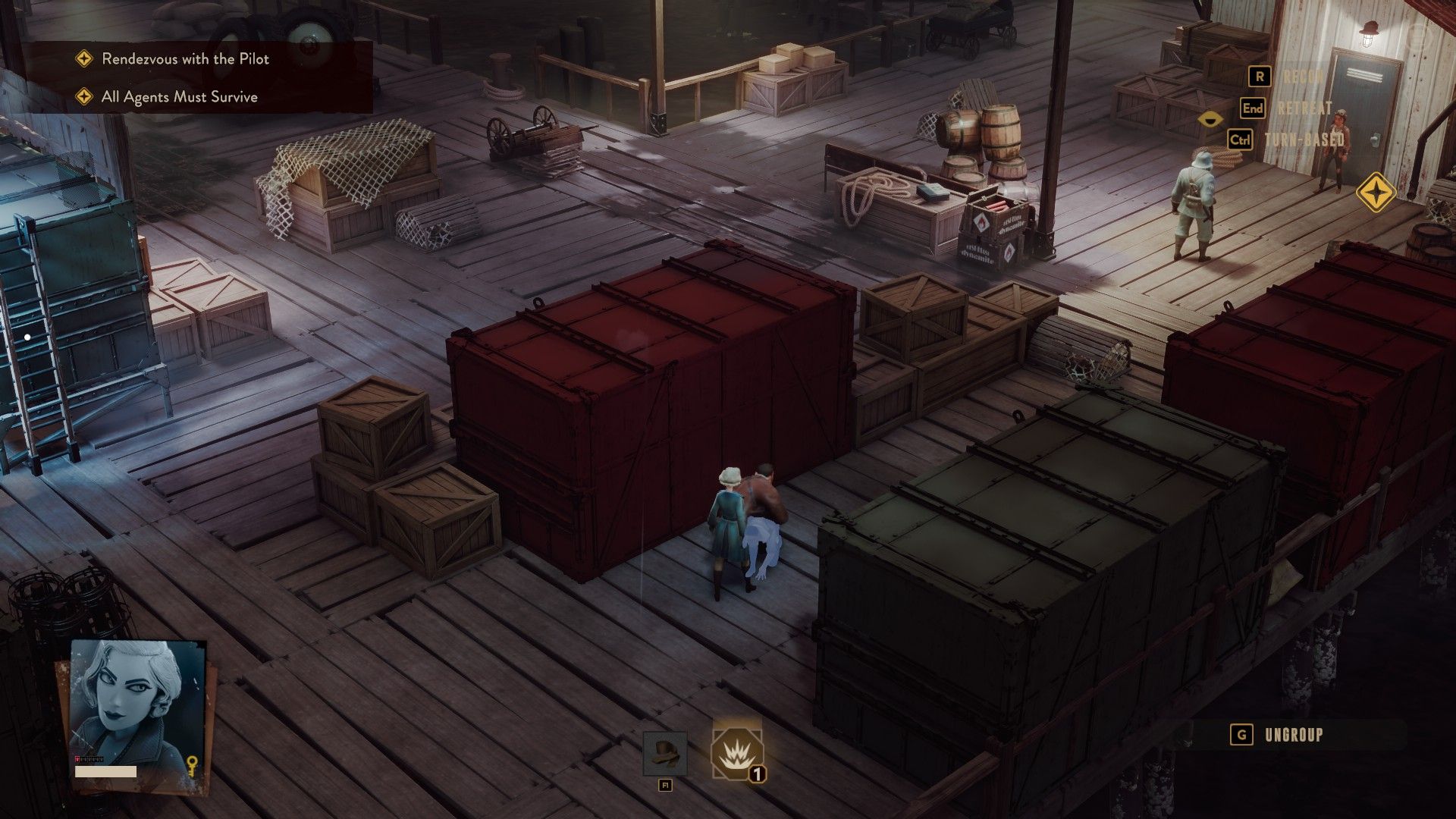The height and width of the screenshot is (819, 1456).
Task: Click RETREAT to withdraw the agents
Action: [x=1304, y=108]
